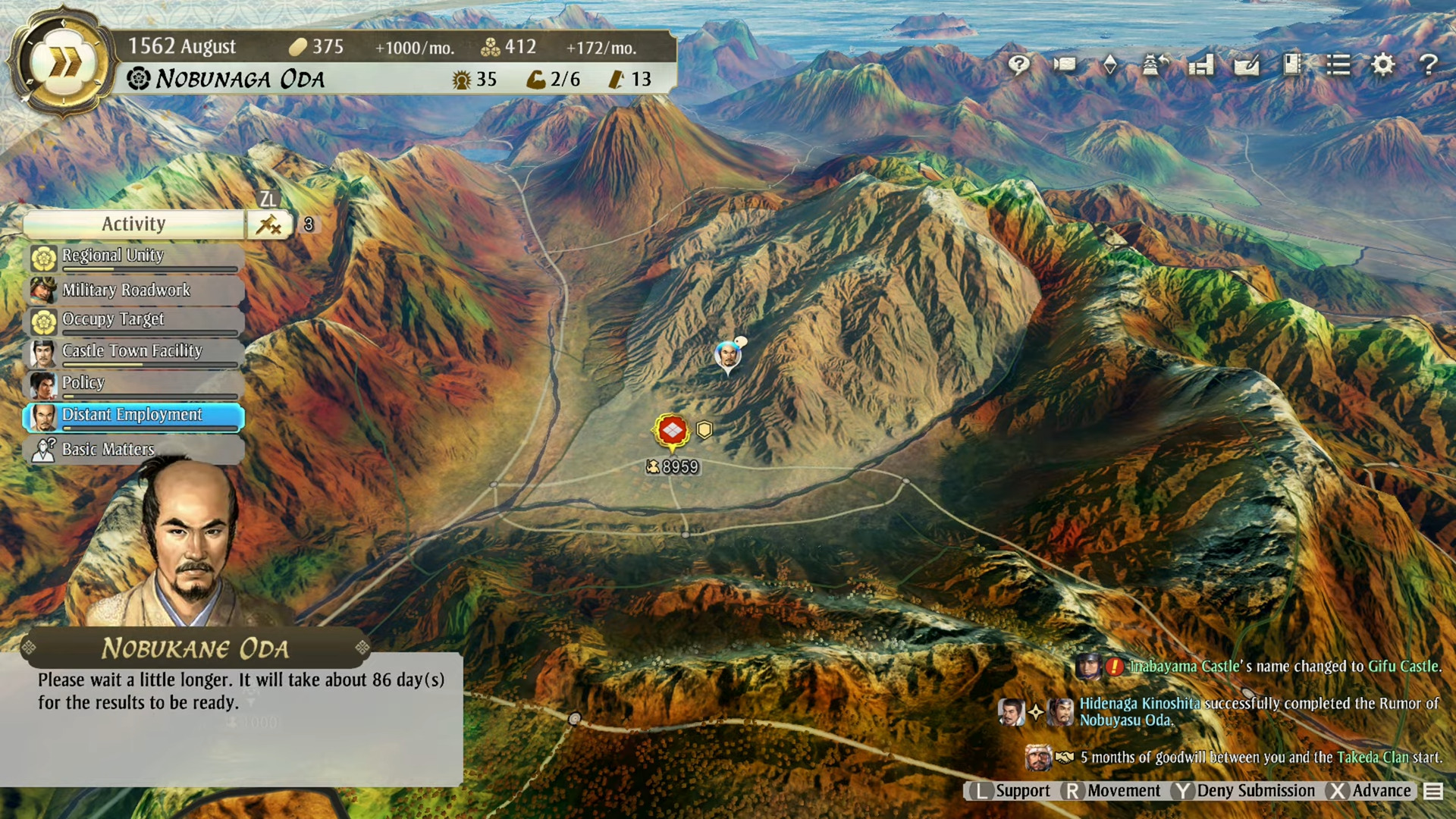Open the map edit brush icon
This screenshot has width=1456, height=819.
pos(1247,65)
